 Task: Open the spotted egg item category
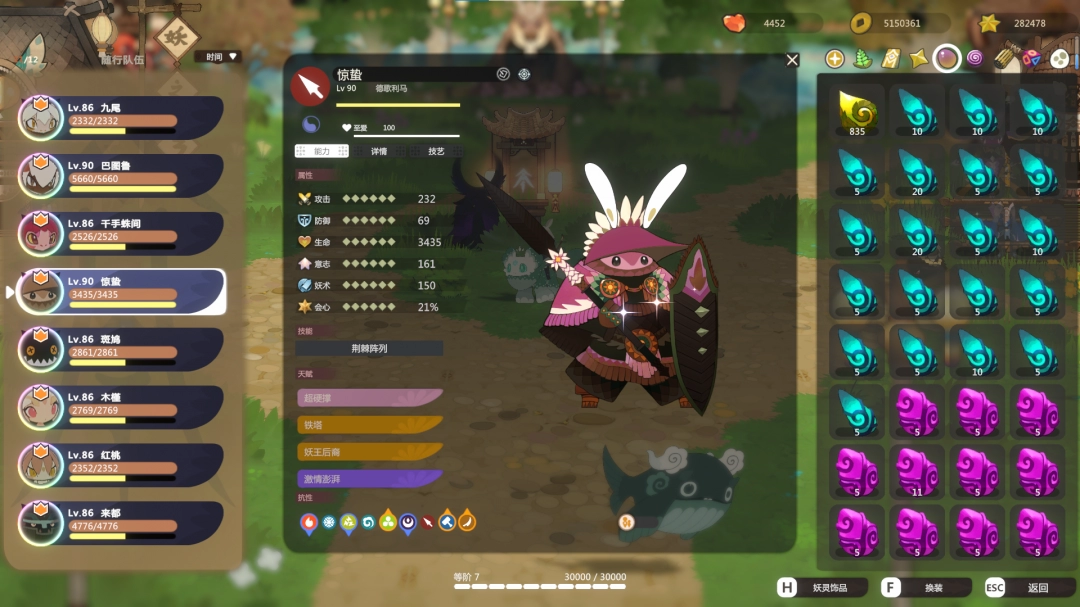pos(1059,59)
